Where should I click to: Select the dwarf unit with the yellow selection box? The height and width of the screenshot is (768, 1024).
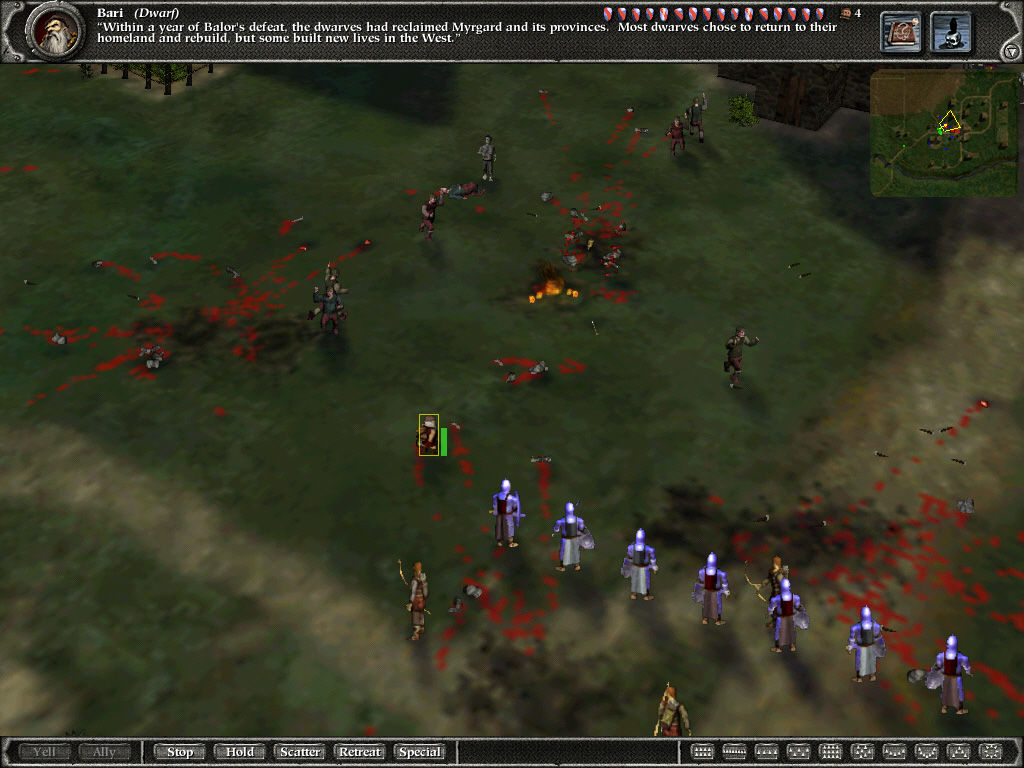pos(429,436)
